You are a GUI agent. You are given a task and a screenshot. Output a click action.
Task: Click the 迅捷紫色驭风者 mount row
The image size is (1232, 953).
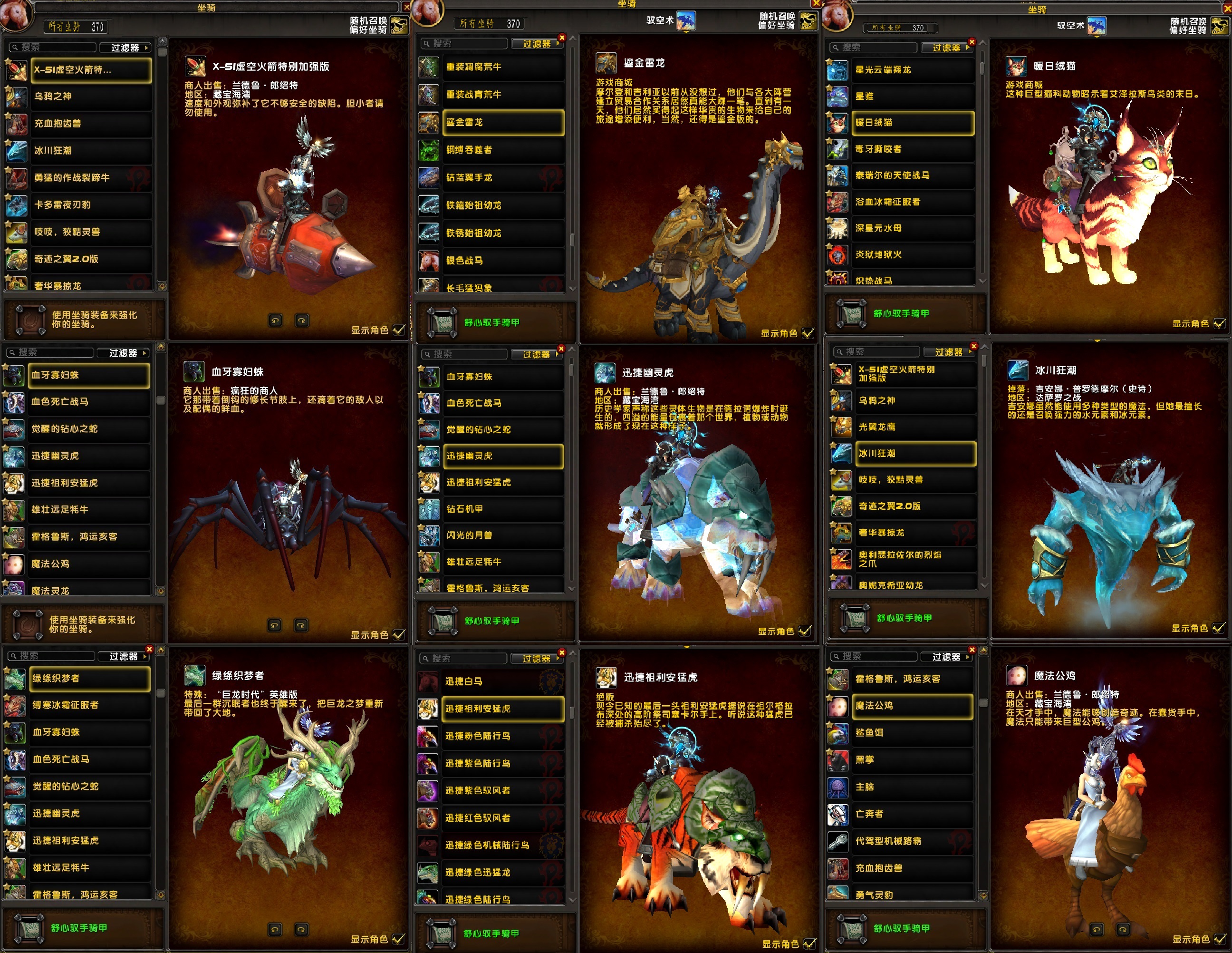pos(502,791)
